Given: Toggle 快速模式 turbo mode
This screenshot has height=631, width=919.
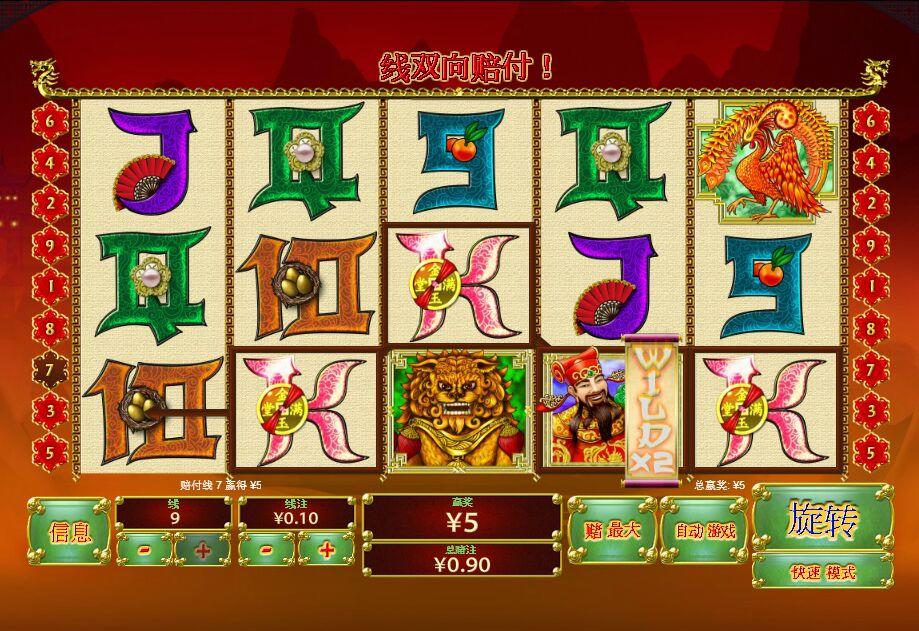Looking at the screenshot, I should pyautogui.click(x=822, y=573).
